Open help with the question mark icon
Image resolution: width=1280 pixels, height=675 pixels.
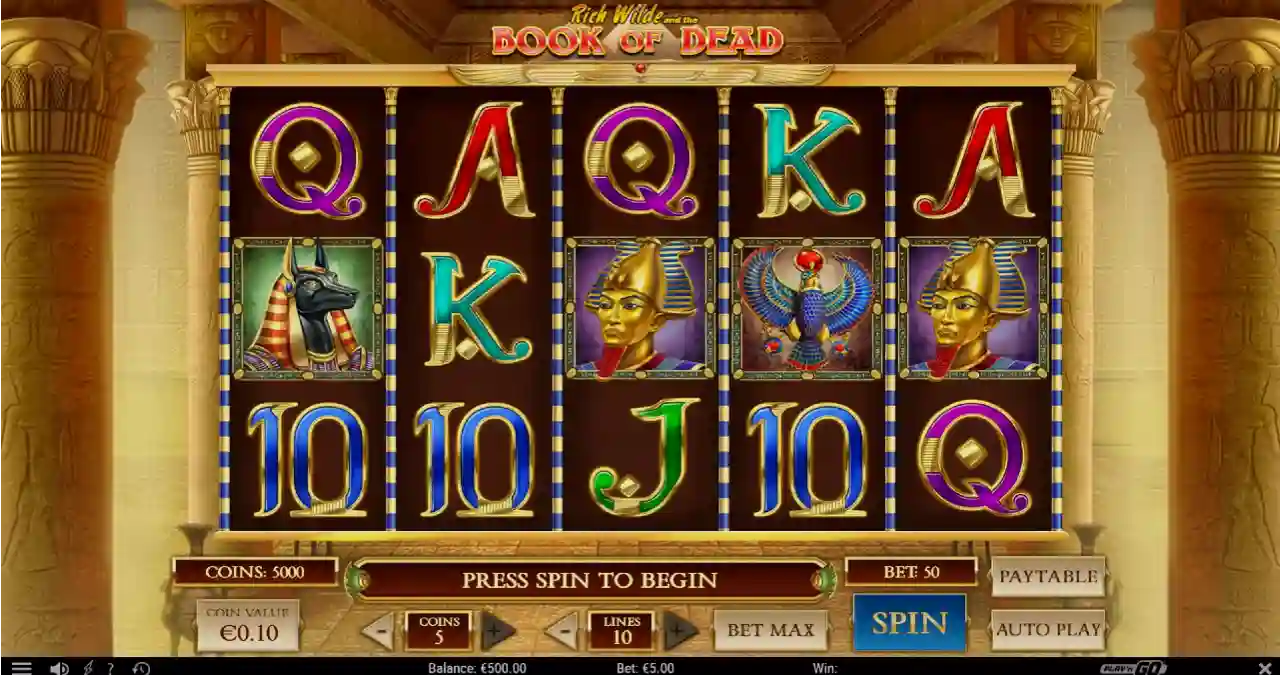pos(111,668)
